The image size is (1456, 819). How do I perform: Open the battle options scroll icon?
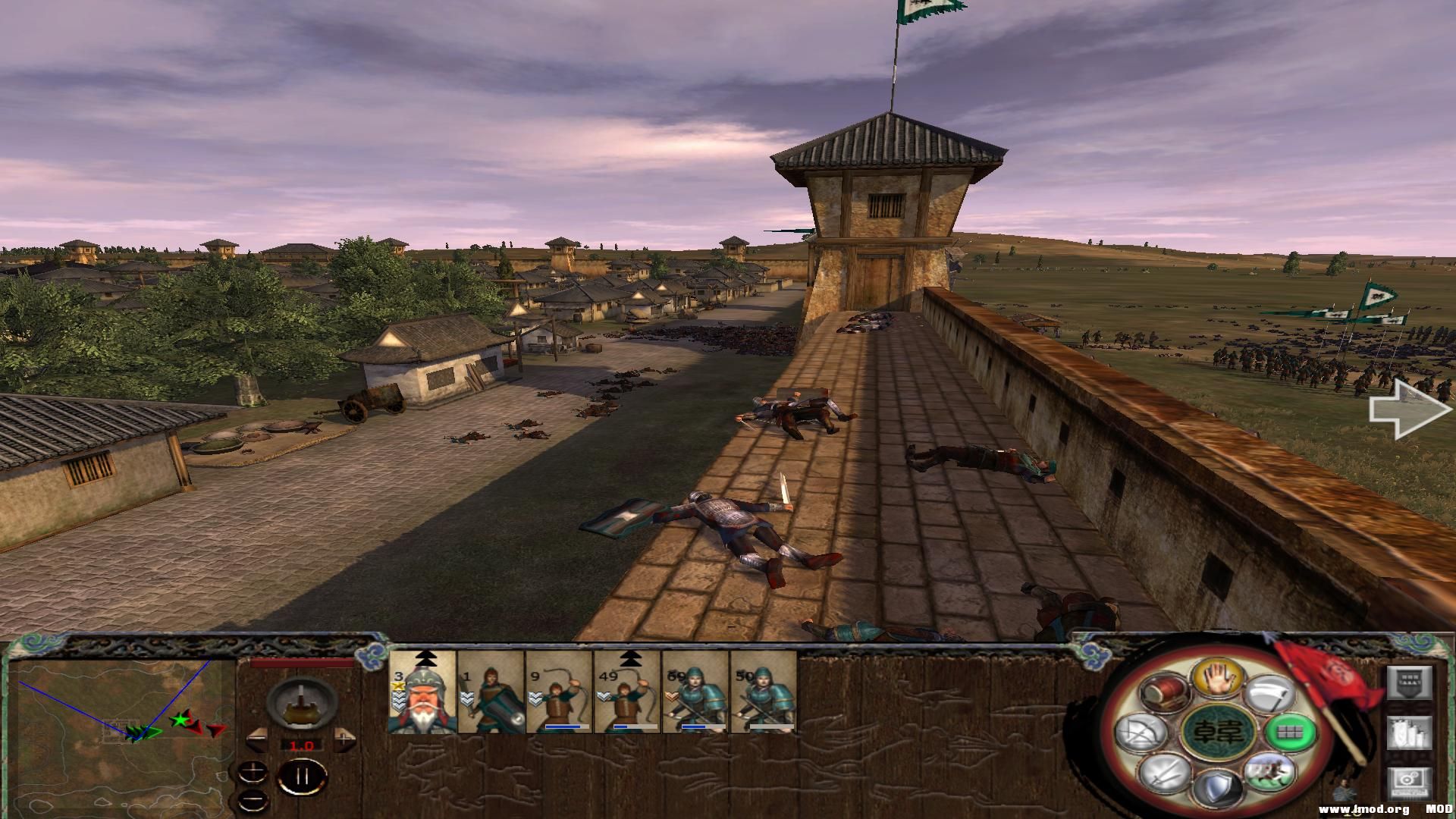coord(1410,733)
